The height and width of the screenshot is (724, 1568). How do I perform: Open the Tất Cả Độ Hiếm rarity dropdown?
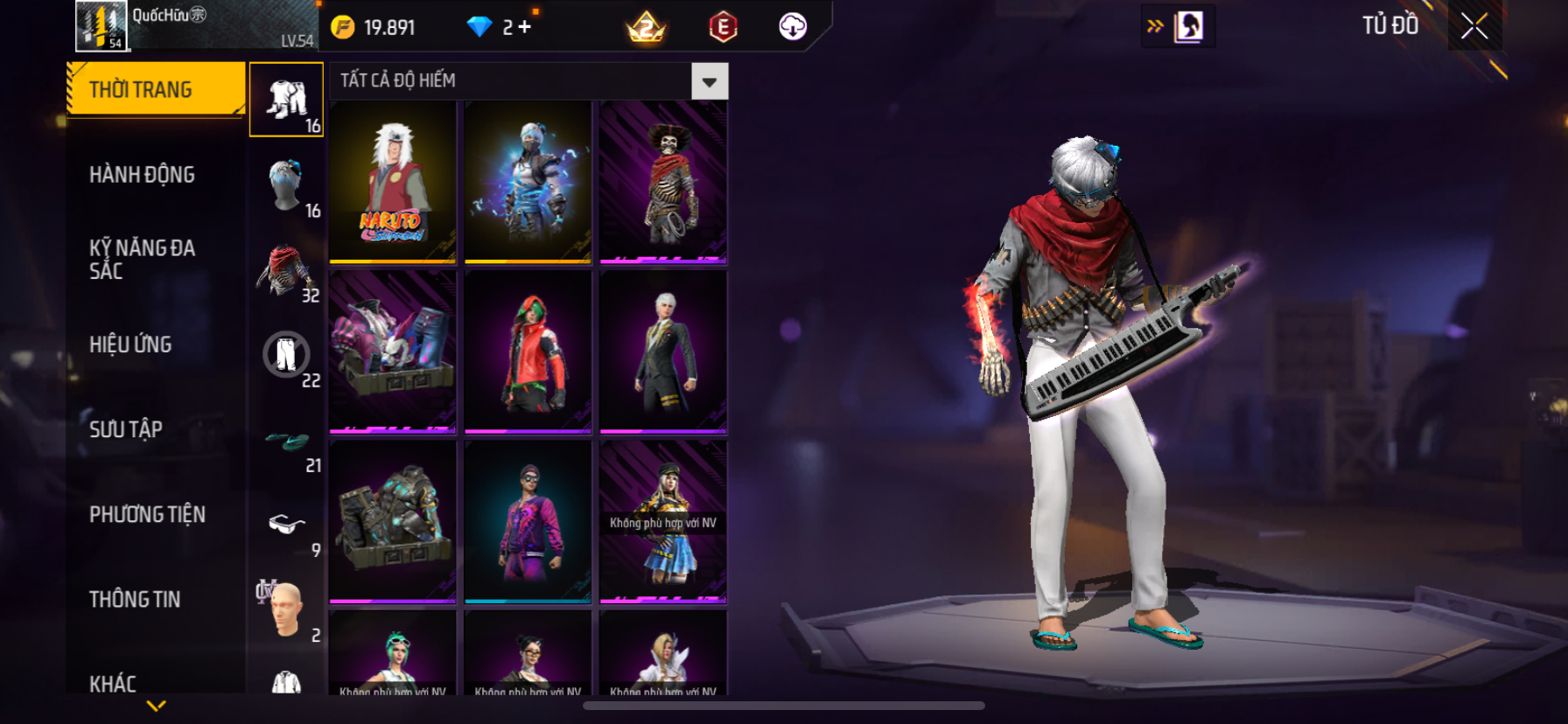[x=709, y=81]
